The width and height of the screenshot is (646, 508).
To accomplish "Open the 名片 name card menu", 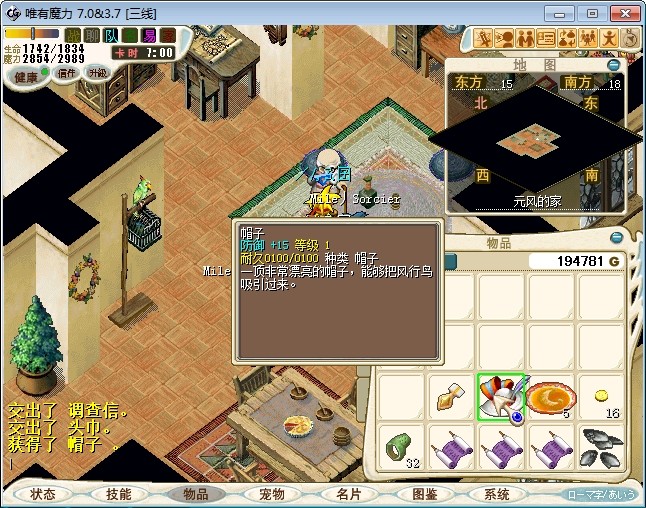I will pos(348,494).
